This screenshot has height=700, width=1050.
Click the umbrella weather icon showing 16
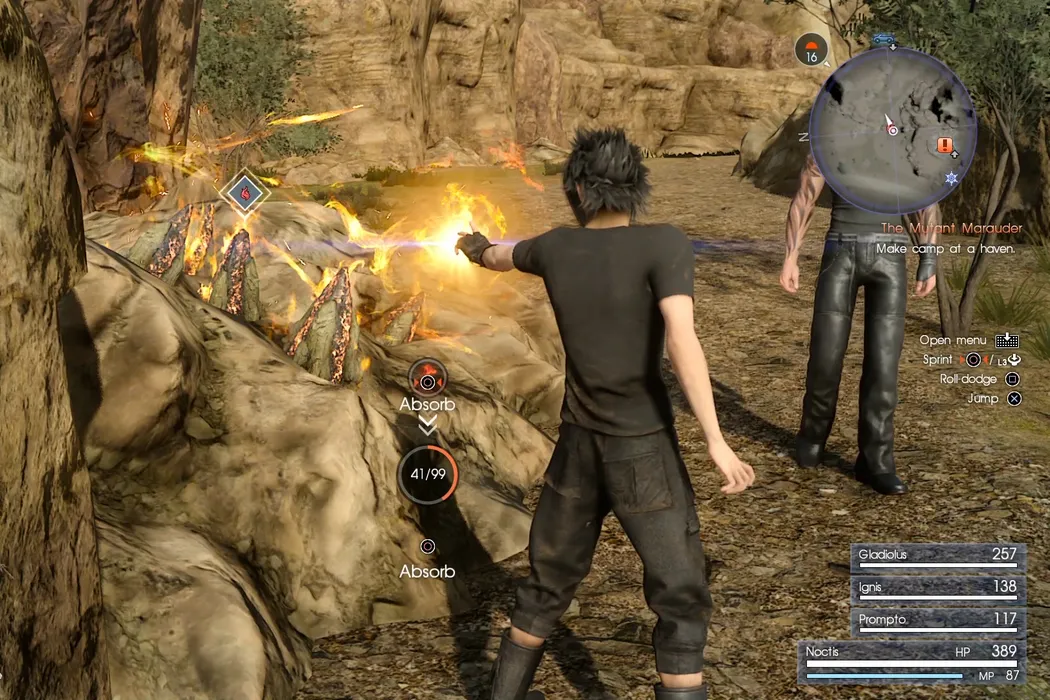pos(811,49)
